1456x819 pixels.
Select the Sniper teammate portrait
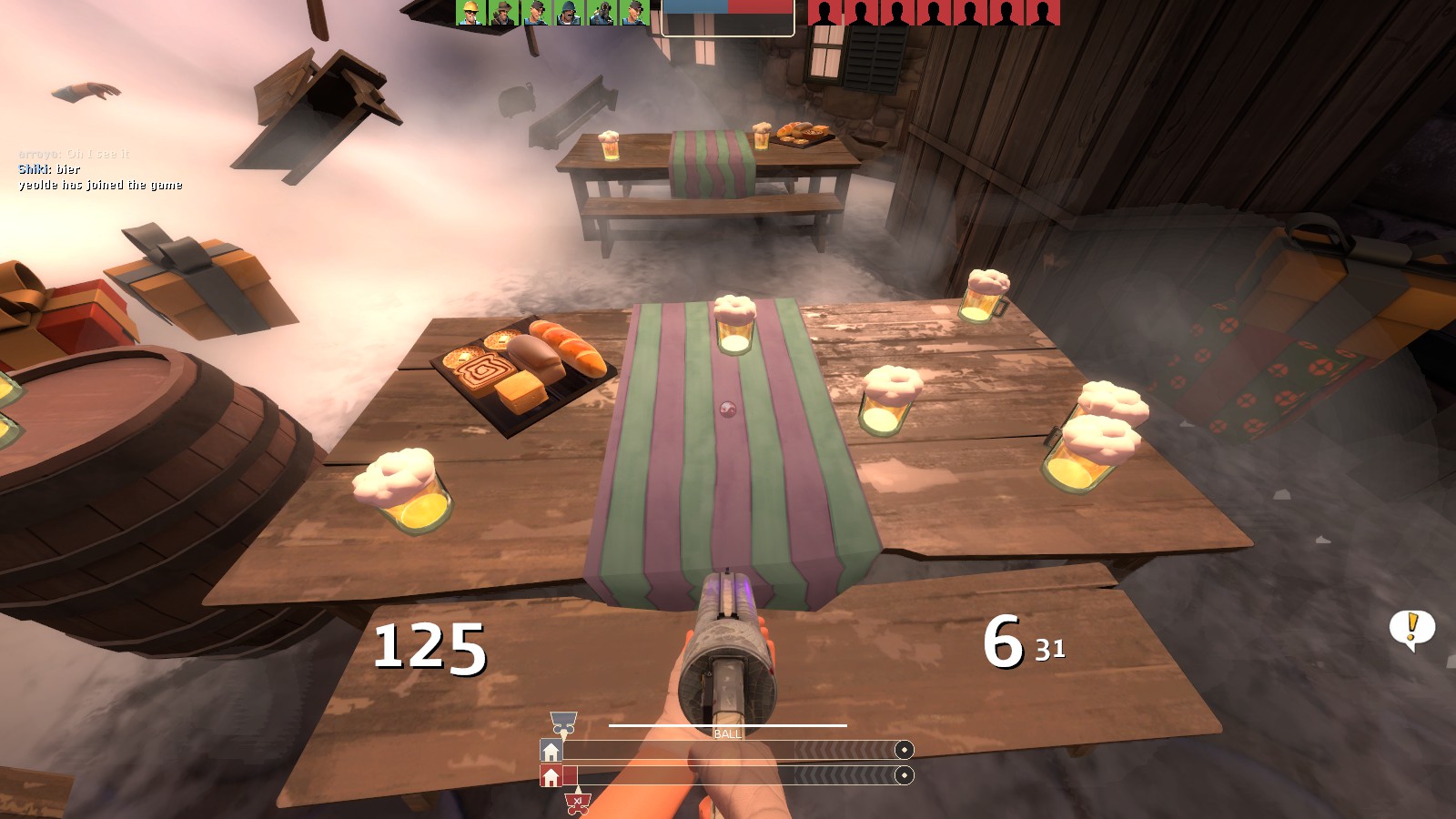click(503, 13)
